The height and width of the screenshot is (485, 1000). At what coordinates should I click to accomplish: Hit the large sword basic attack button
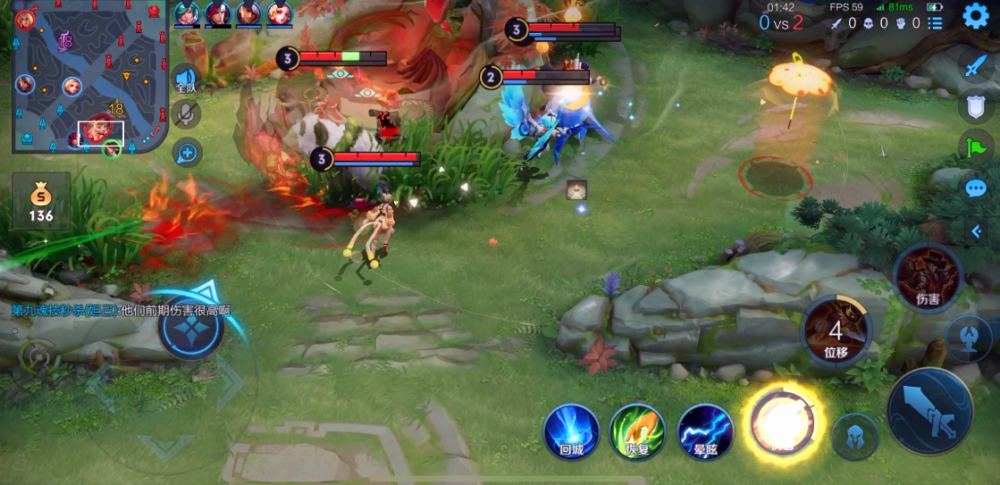click(x=930, y=410)
